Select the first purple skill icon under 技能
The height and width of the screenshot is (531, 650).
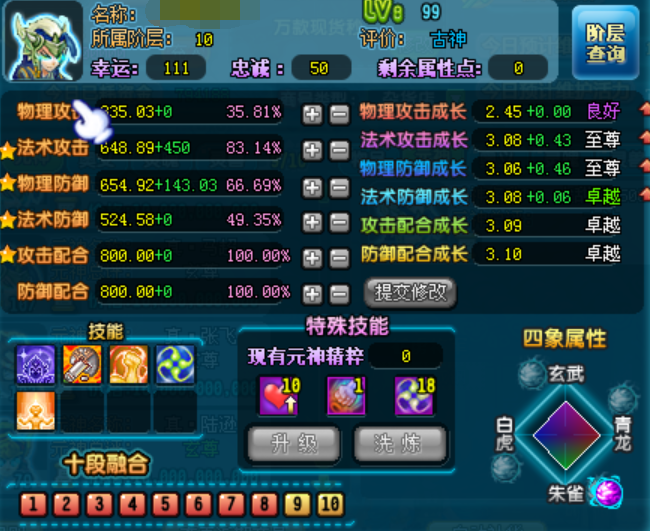(36, 365)
